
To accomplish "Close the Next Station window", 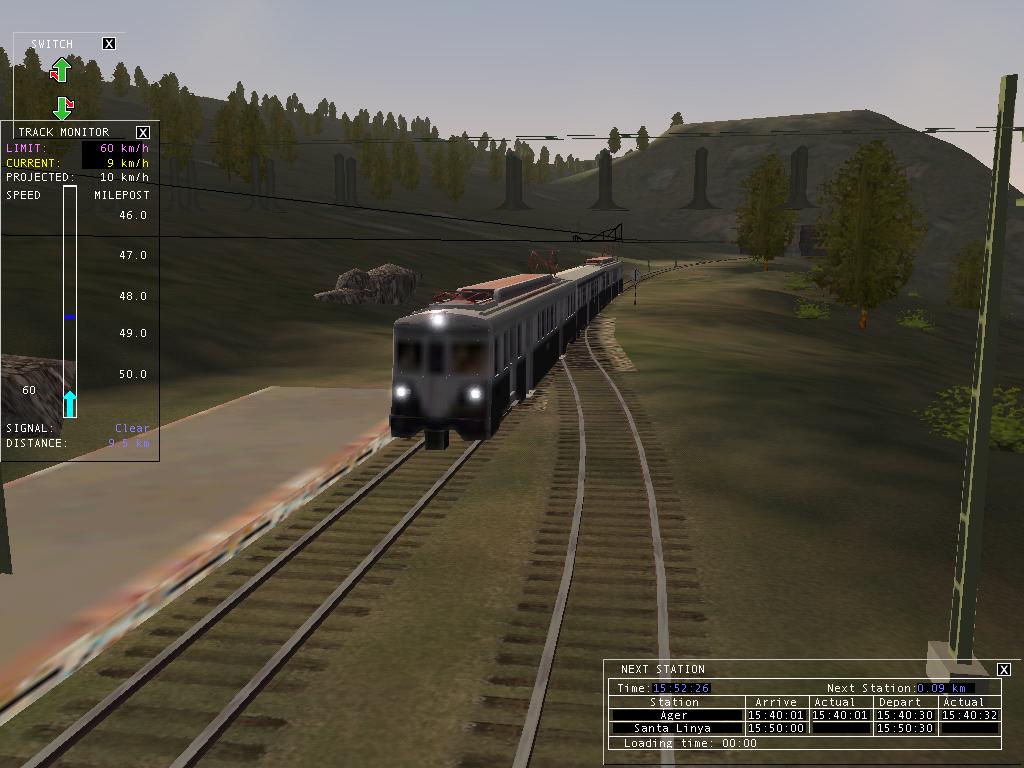I will (1004, 669).
